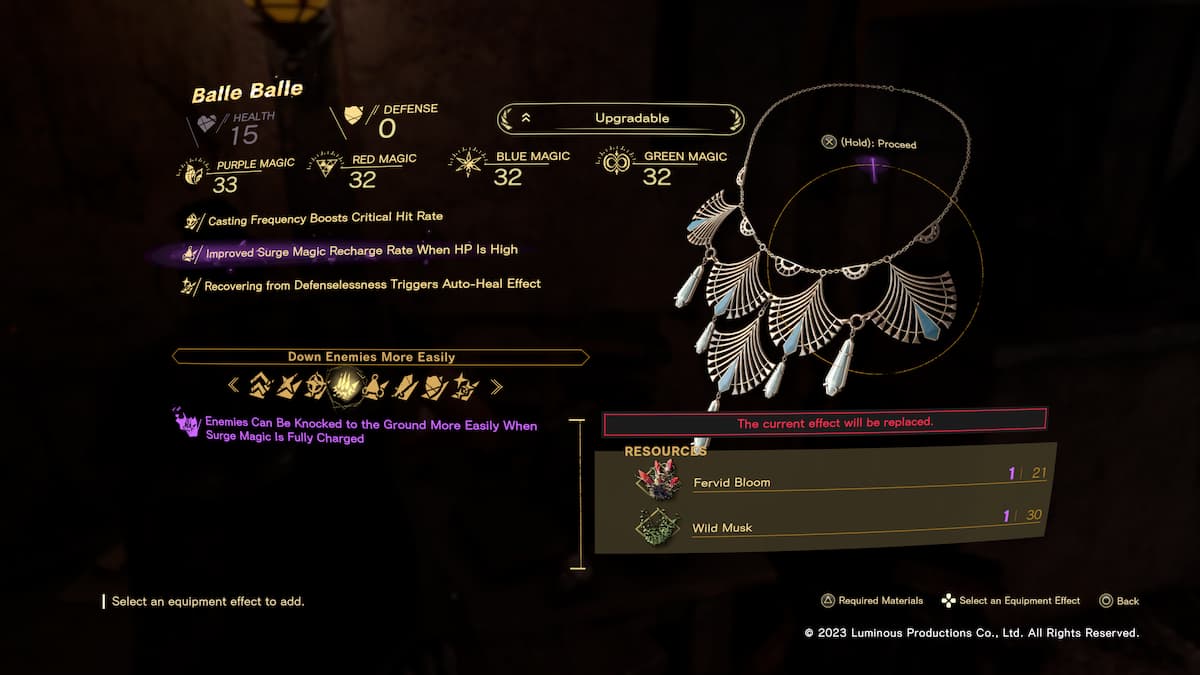Click the Fervid Bloom resource row
Screen dimensions: 1200x675
[840, 481]
